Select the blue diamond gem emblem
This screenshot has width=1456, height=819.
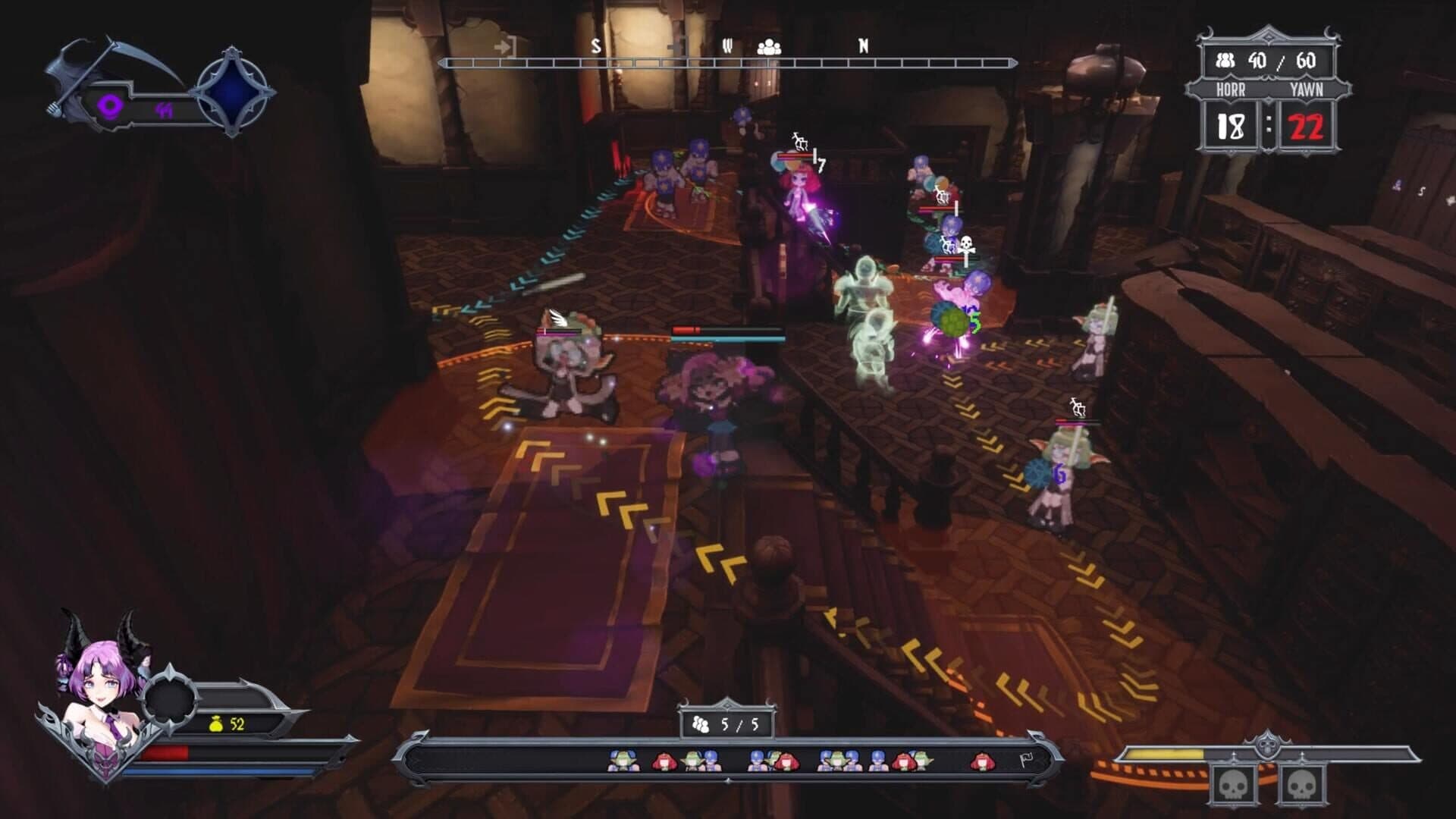click(234, 93)
